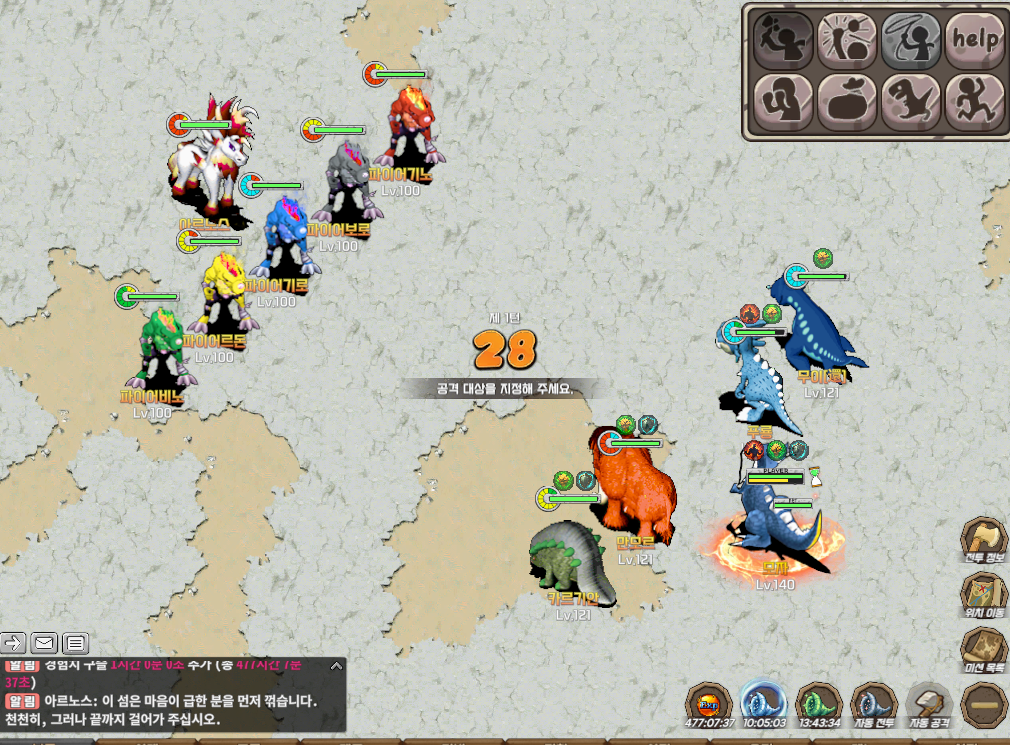1010x745 pixels.
Task: Open the chat list lines button
Action: tap(76, 642)
